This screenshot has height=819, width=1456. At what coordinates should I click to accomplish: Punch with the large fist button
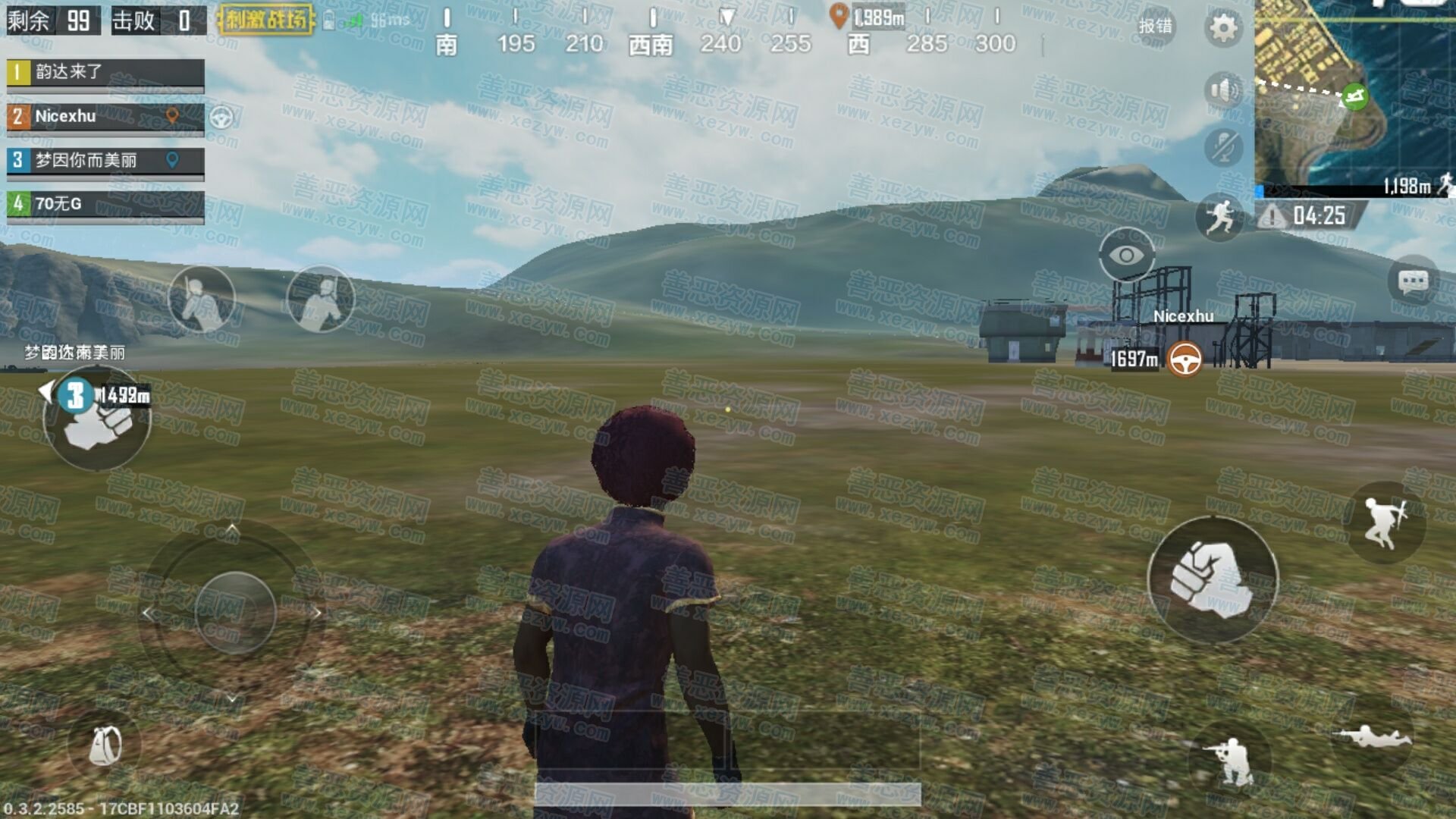click(x=1212, y=580)
